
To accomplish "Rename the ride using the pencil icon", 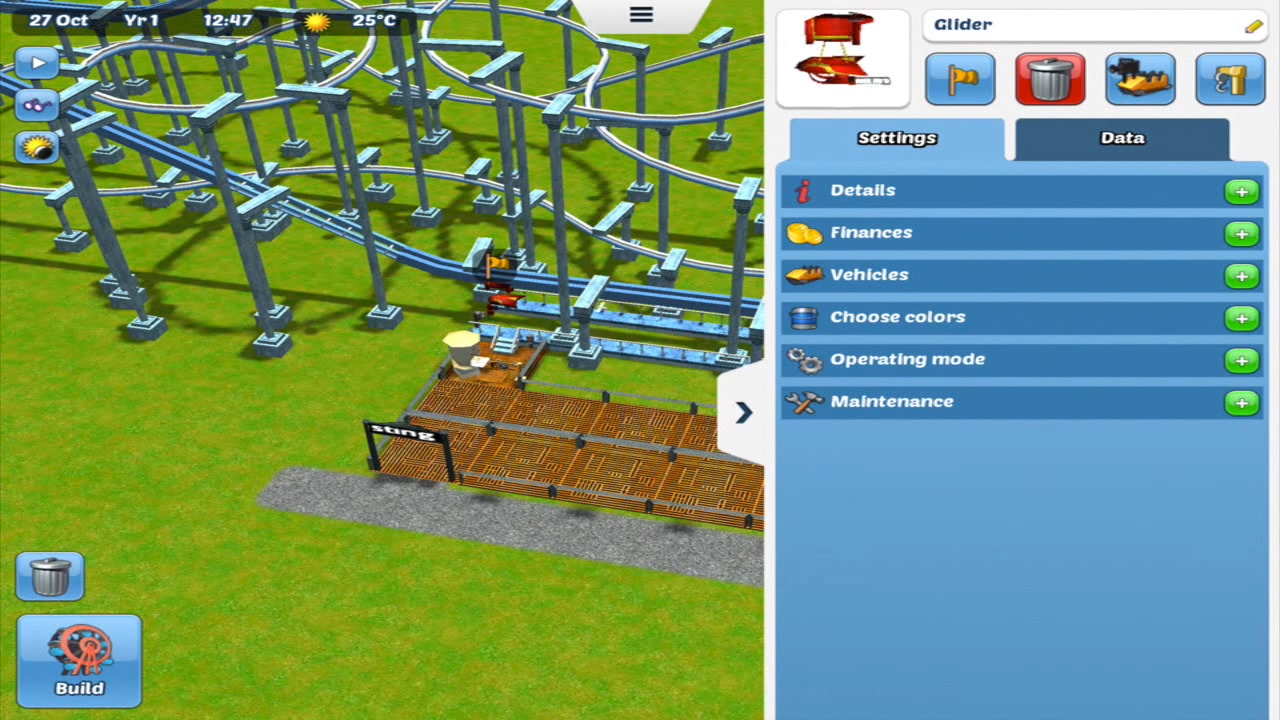I will 1254,25.
